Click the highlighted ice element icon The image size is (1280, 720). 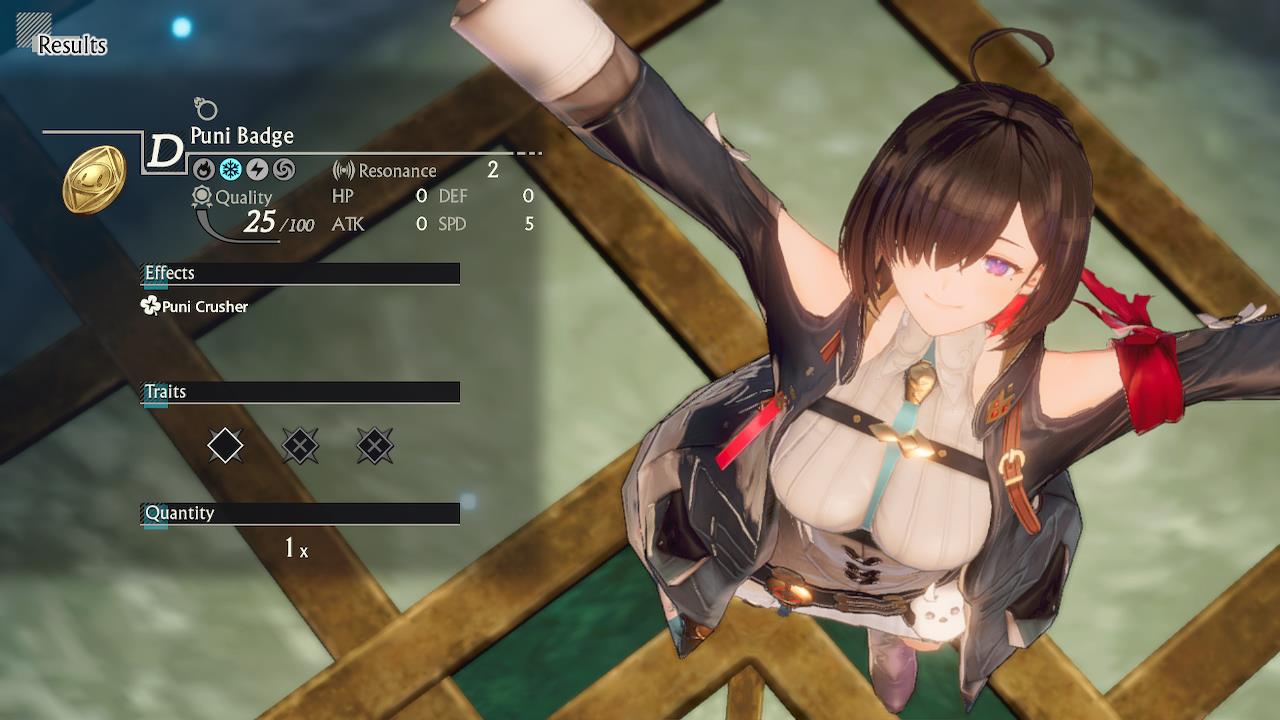click(x=230, y=169)
